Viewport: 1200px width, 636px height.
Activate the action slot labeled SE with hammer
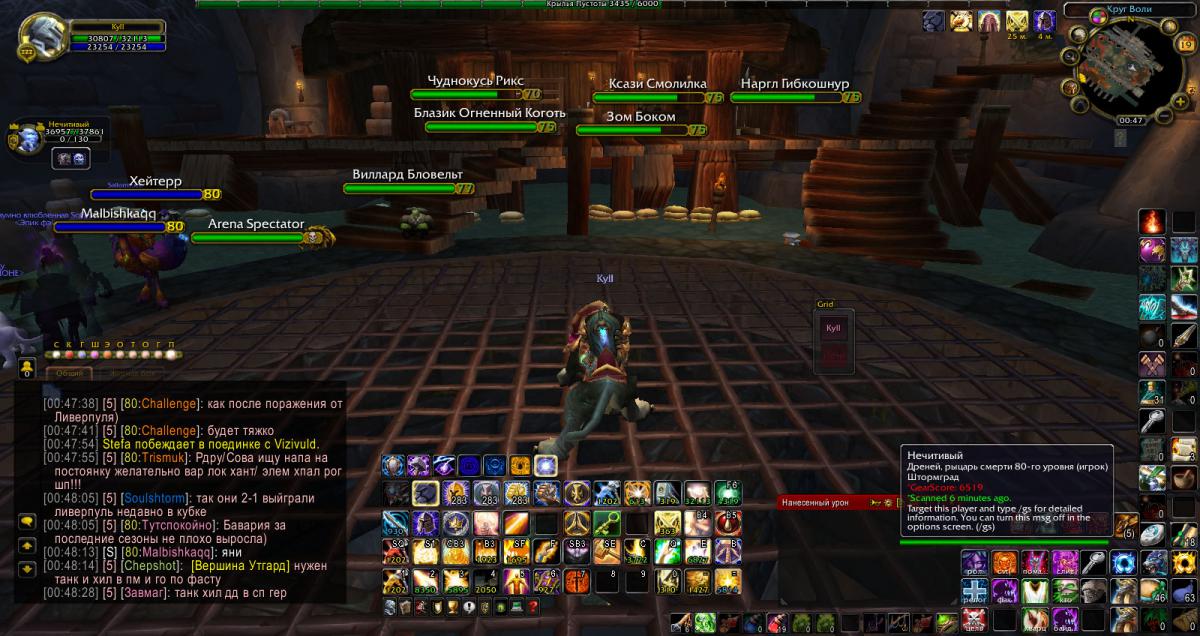606,550
